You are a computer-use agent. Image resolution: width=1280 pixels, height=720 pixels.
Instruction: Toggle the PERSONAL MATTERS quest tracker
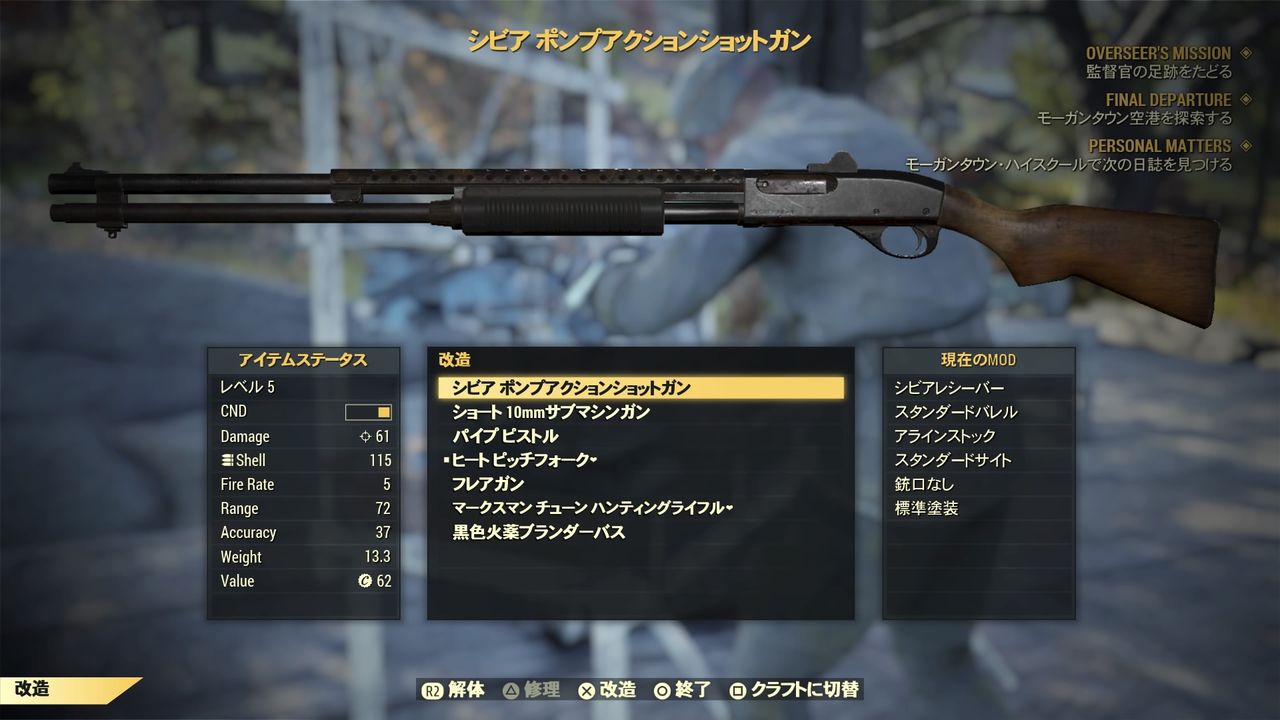1243,146
